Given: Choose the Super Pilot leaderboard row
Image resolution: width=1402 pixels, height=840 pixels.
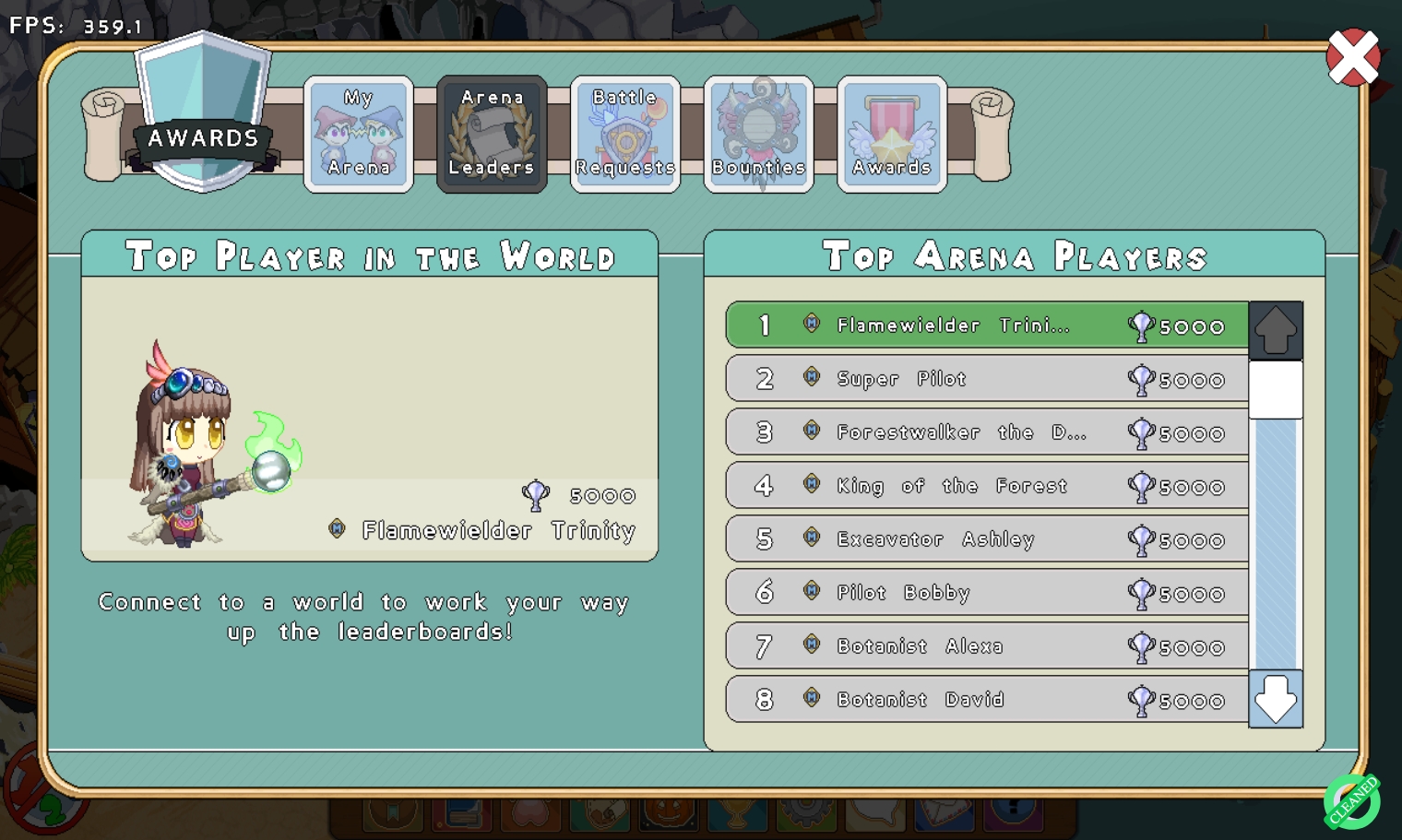Looking at the screenshot, I should (x=987, y=379).
